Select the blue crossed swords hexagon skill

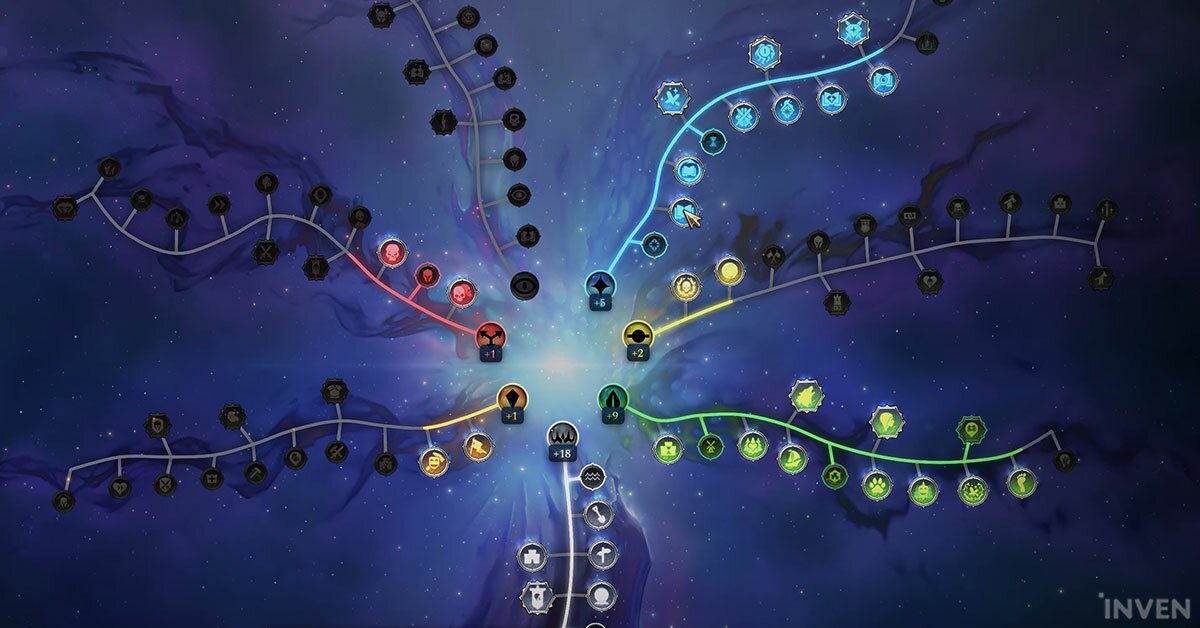[672, 98]
